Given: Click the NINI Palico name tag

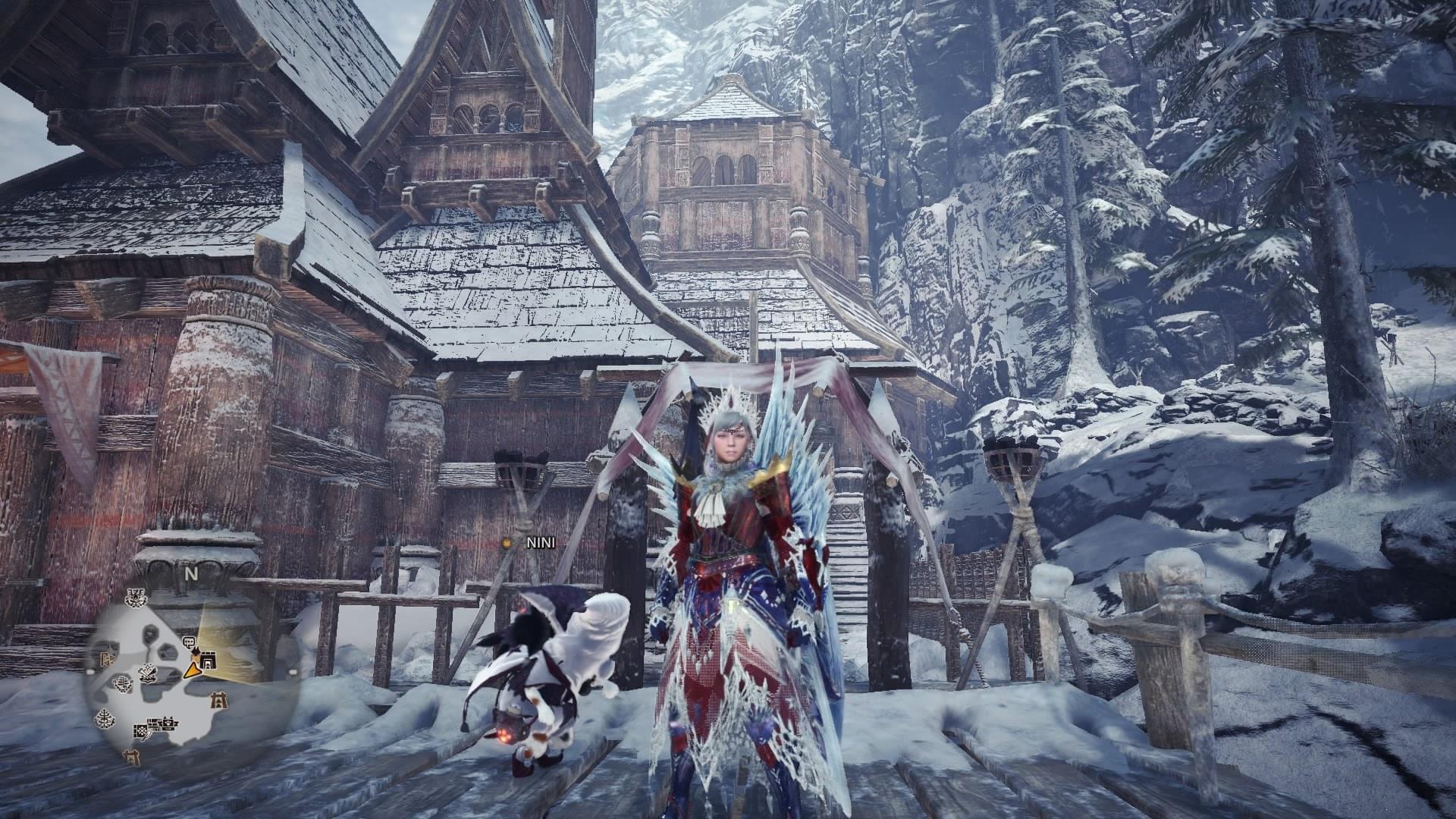Looking at the screenshot, I should pyautogui.click(x=541, y=543).
